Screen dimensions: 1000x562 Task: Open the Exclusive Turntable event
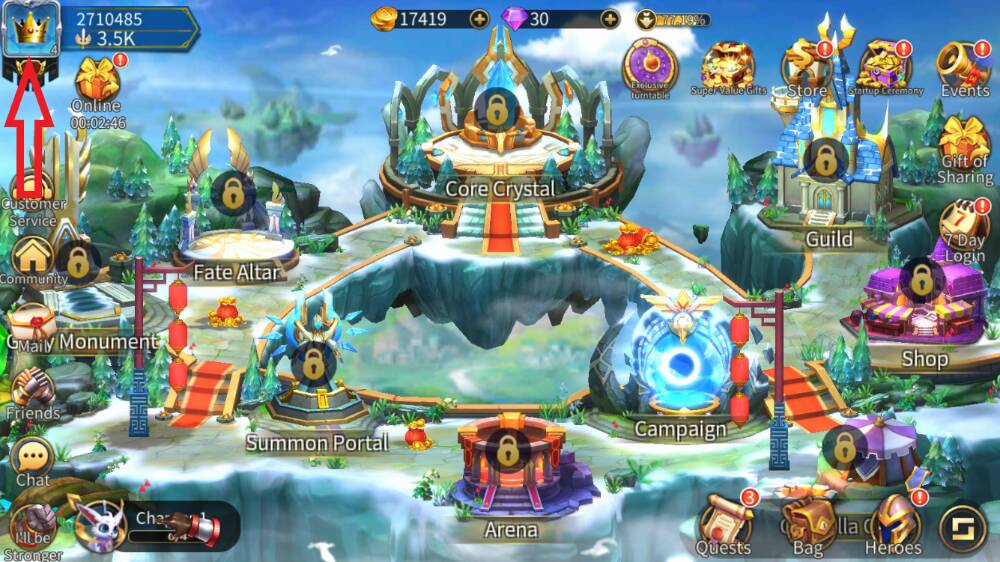650,65
